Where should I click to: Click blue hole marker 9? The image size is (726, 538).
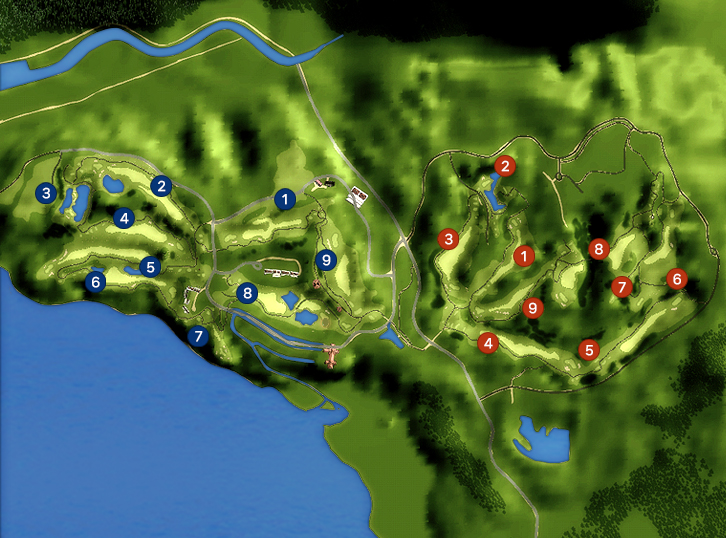pos(325,260)
